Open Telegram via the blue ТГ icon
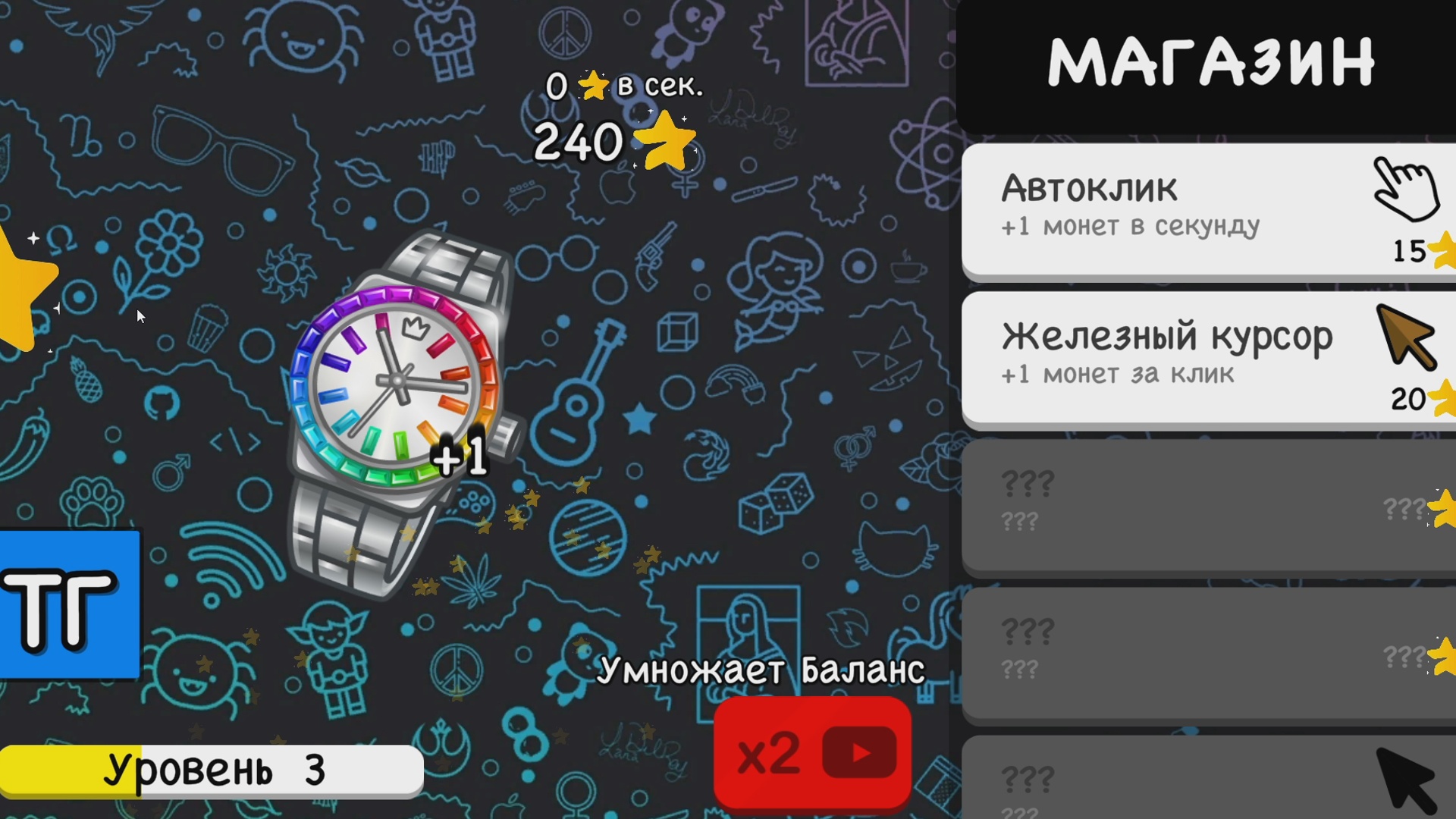This screenshot has width=1456, height=819. [68, 607]
